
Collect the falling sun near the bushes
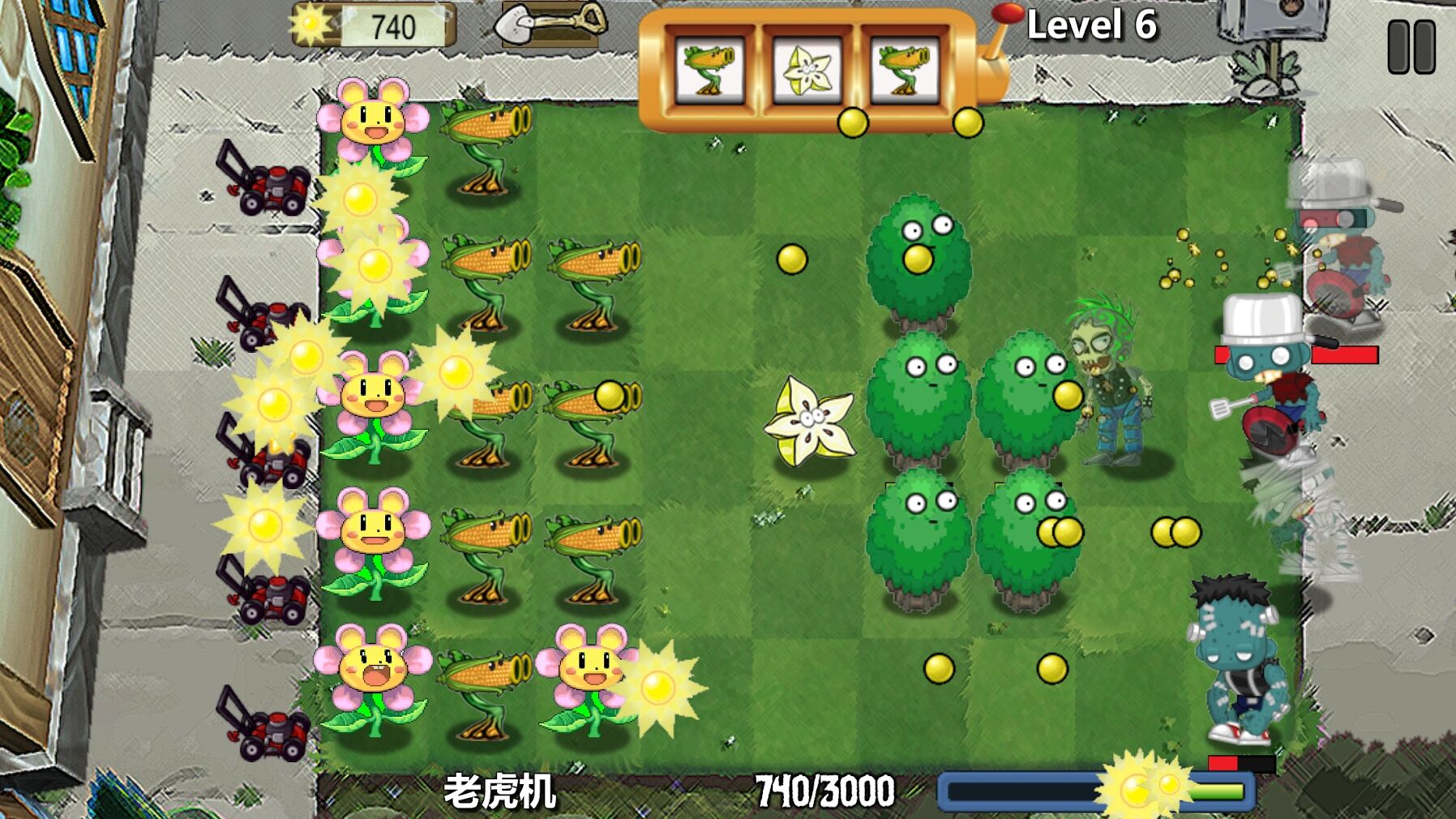point(794,258)
